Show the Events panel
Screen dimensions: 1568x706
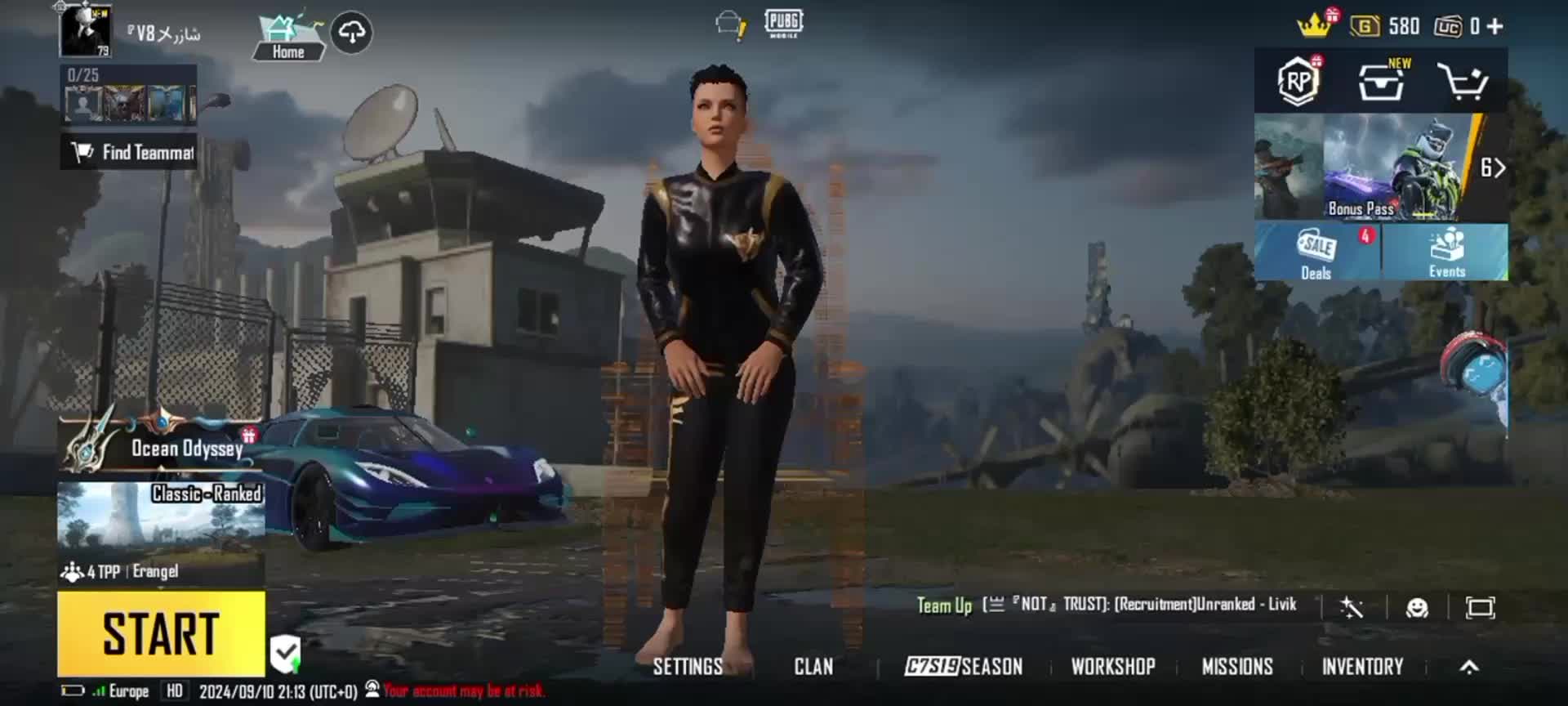[x=1446, y=252]
